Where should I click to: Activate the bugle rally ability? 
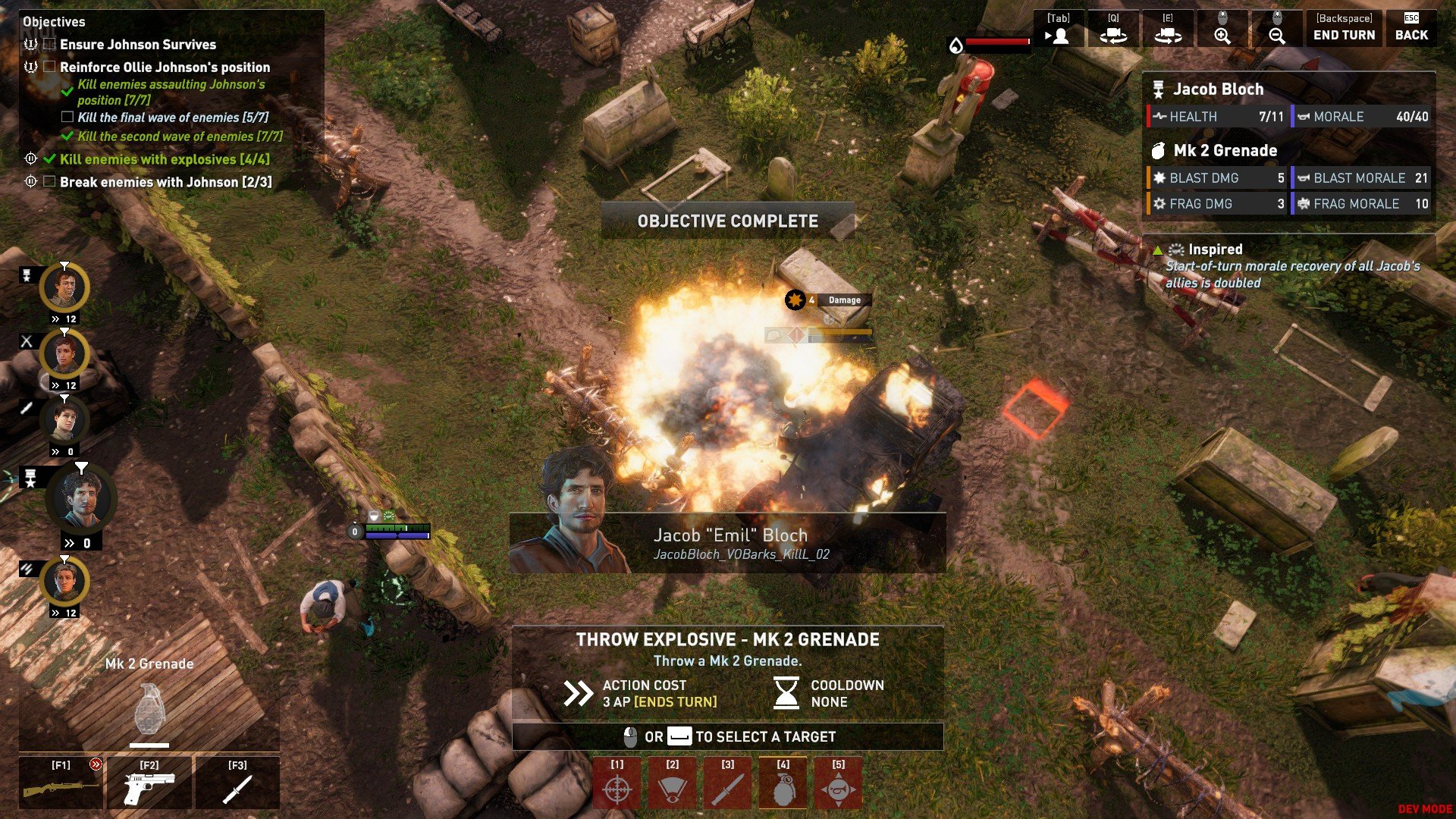pos(839,783)
